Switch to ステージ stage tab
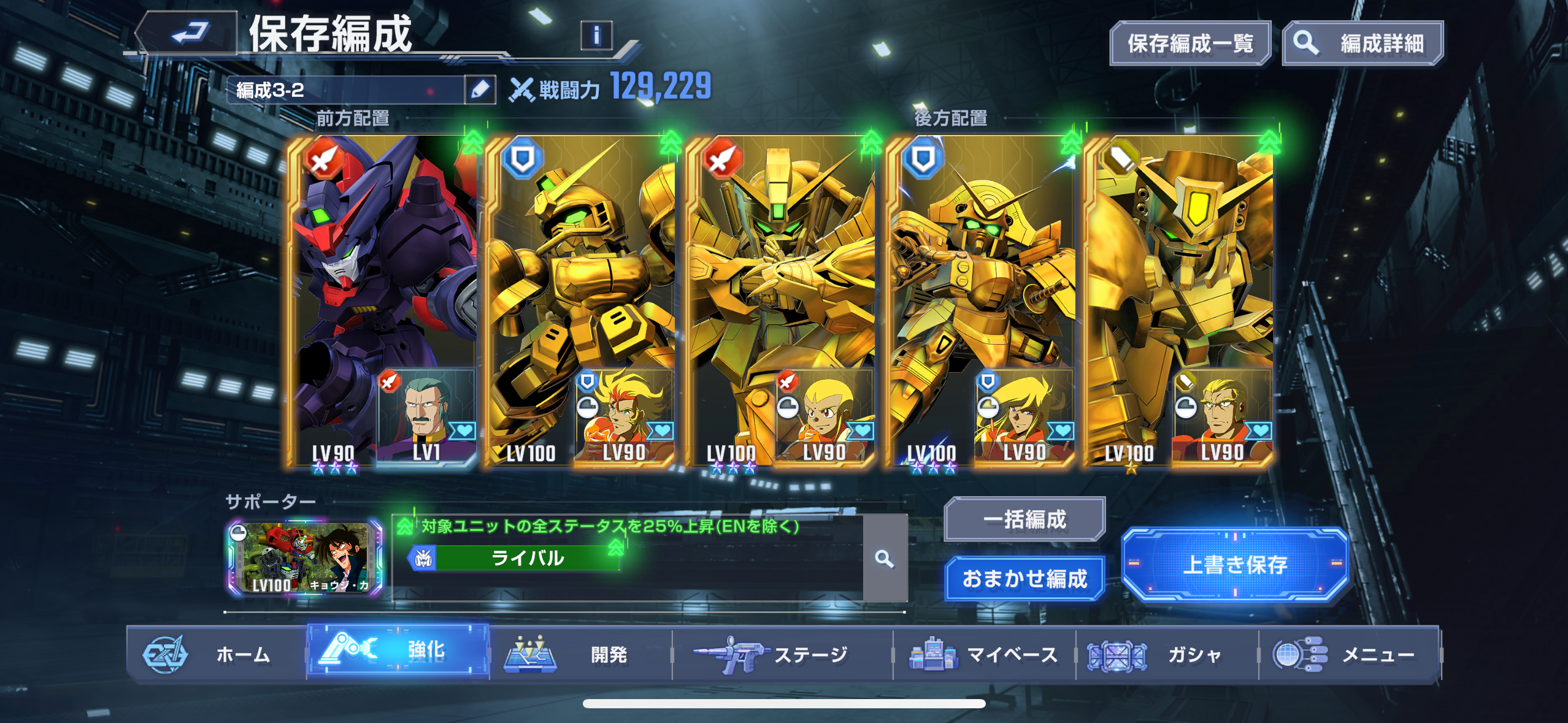 782,654
